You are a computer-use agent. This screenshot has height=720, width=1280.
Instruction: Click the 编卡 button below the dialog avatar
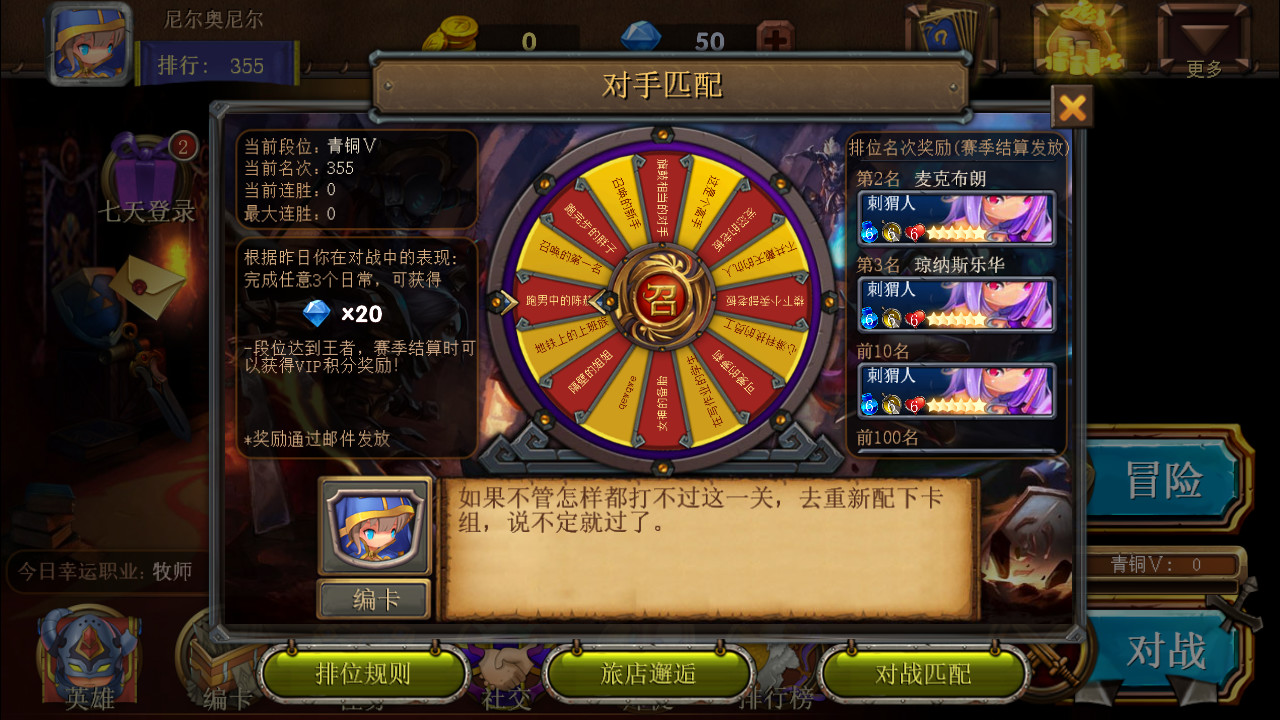pos(375,599)
